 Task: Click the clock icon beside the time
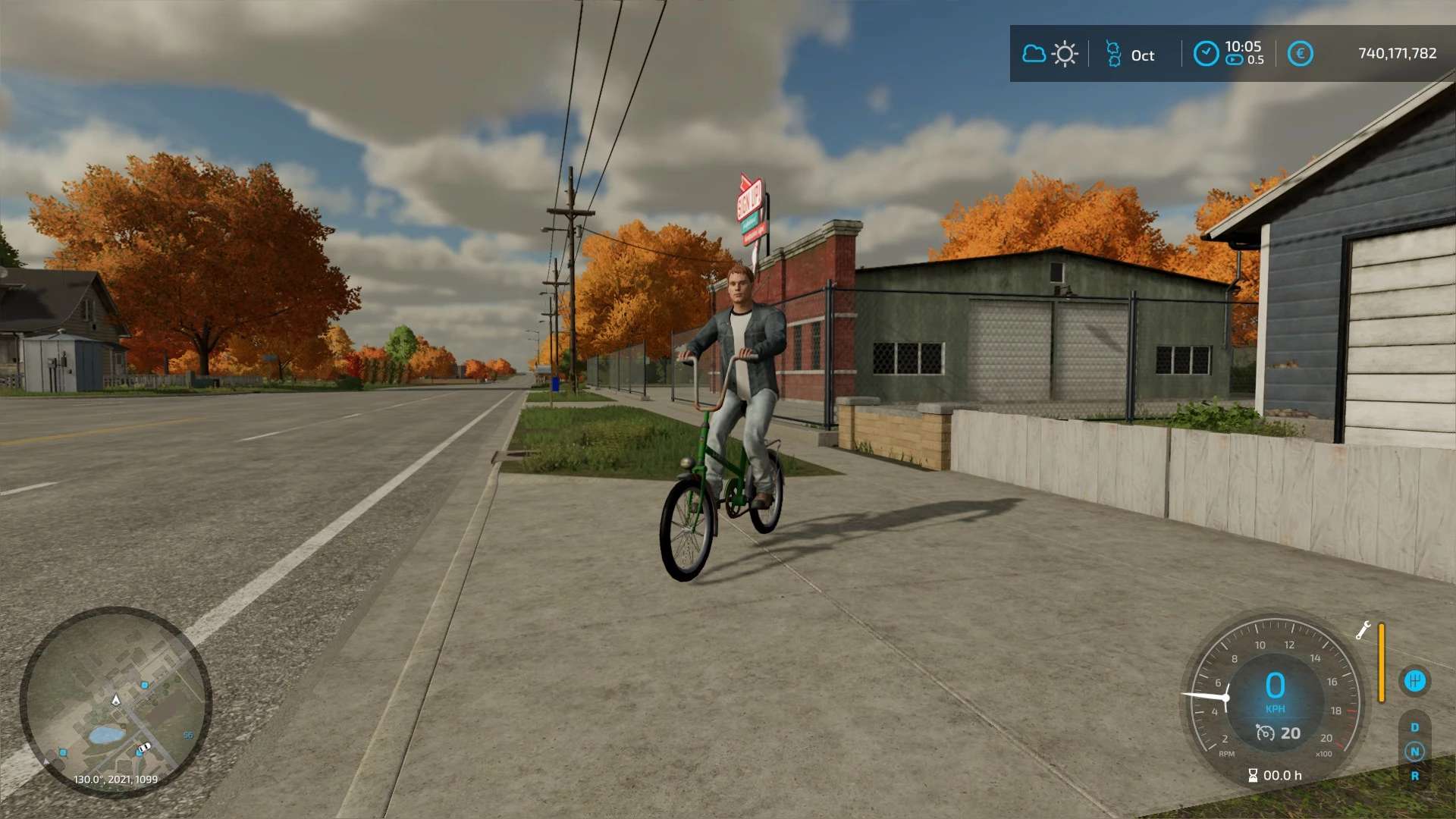tap(1206, 54)
